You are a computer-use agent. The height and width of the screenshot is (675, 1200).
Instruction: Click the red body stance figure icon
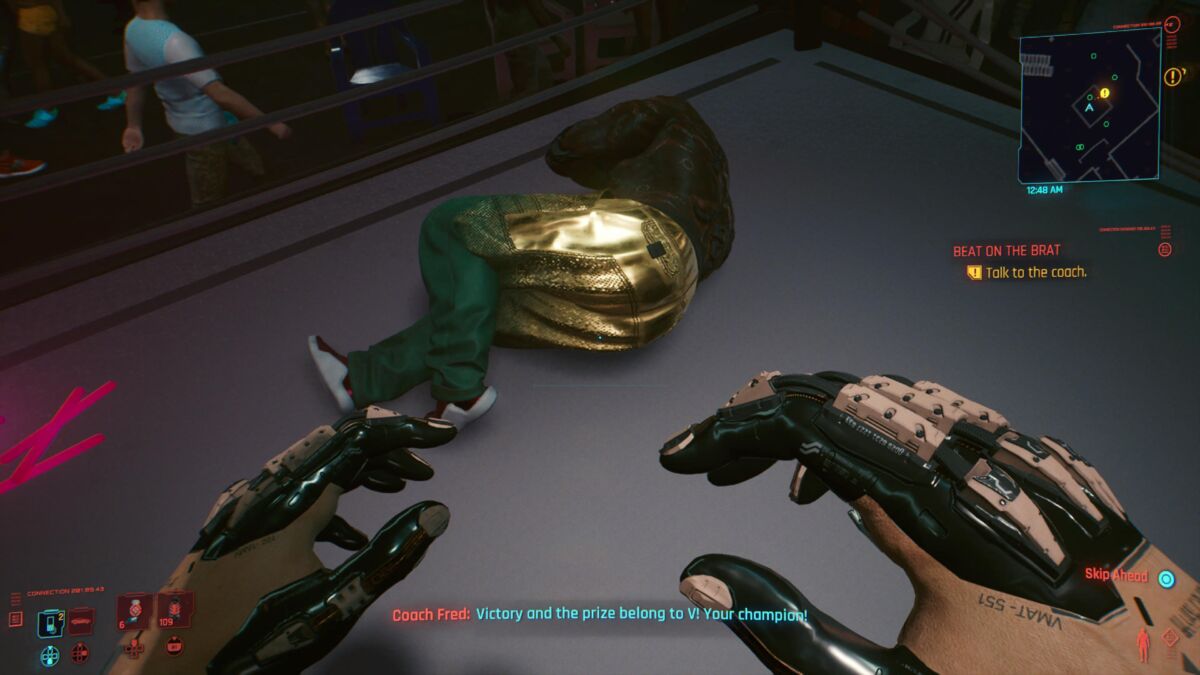pyautogui.click(x=1144, y=644)
